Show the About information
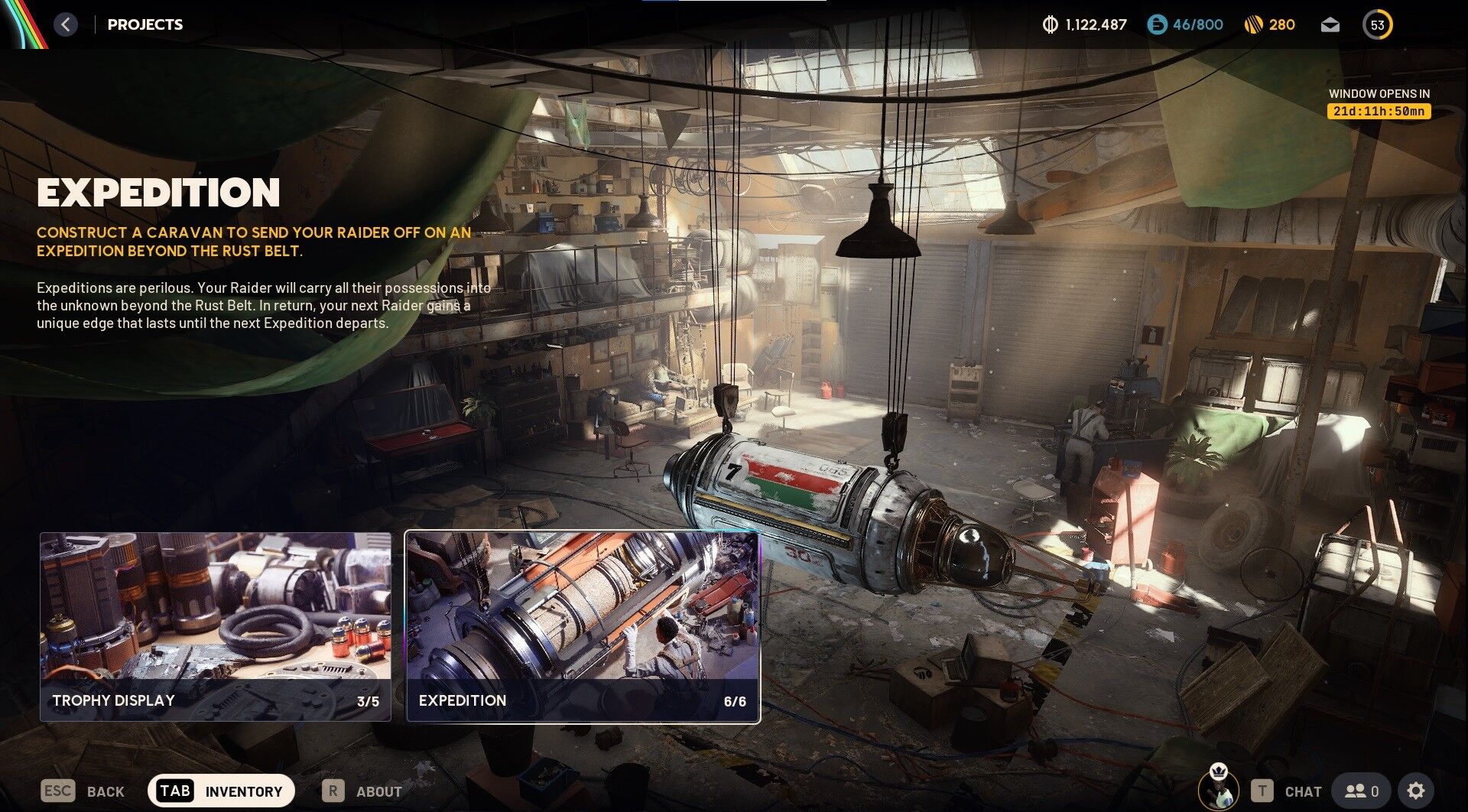Screen dimensions: 1468x812 (362, 791)
